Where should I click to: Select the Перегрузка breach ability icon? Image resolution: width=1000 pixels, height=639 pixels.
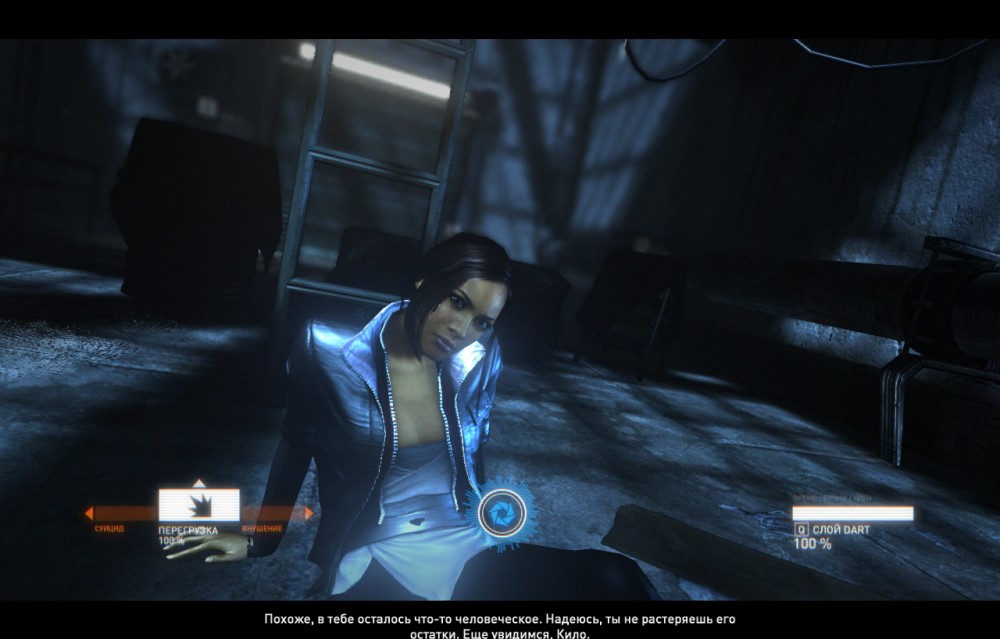198,505
